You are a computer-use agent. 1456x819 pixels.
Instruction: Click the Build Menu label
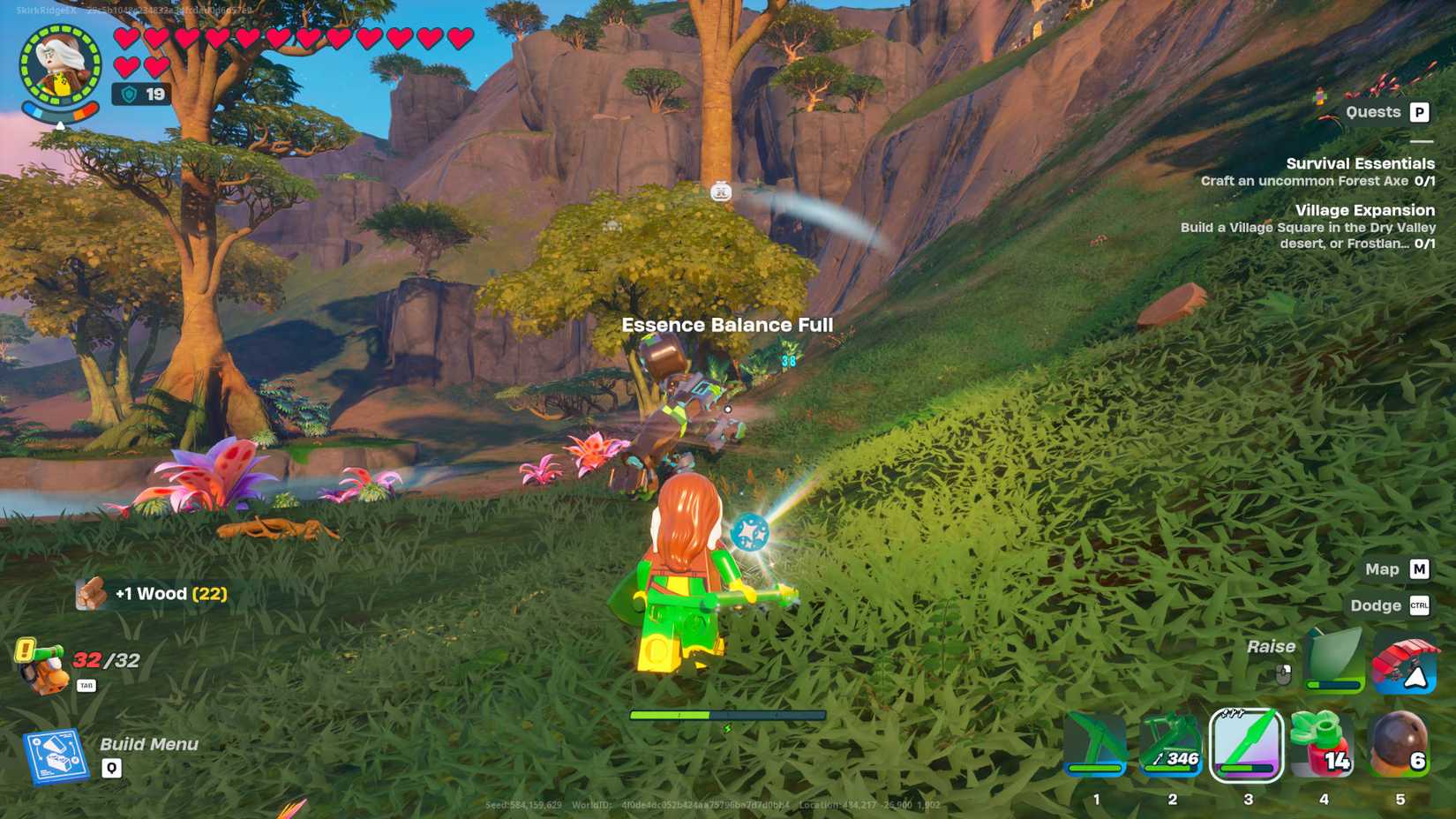coord(150,744)
